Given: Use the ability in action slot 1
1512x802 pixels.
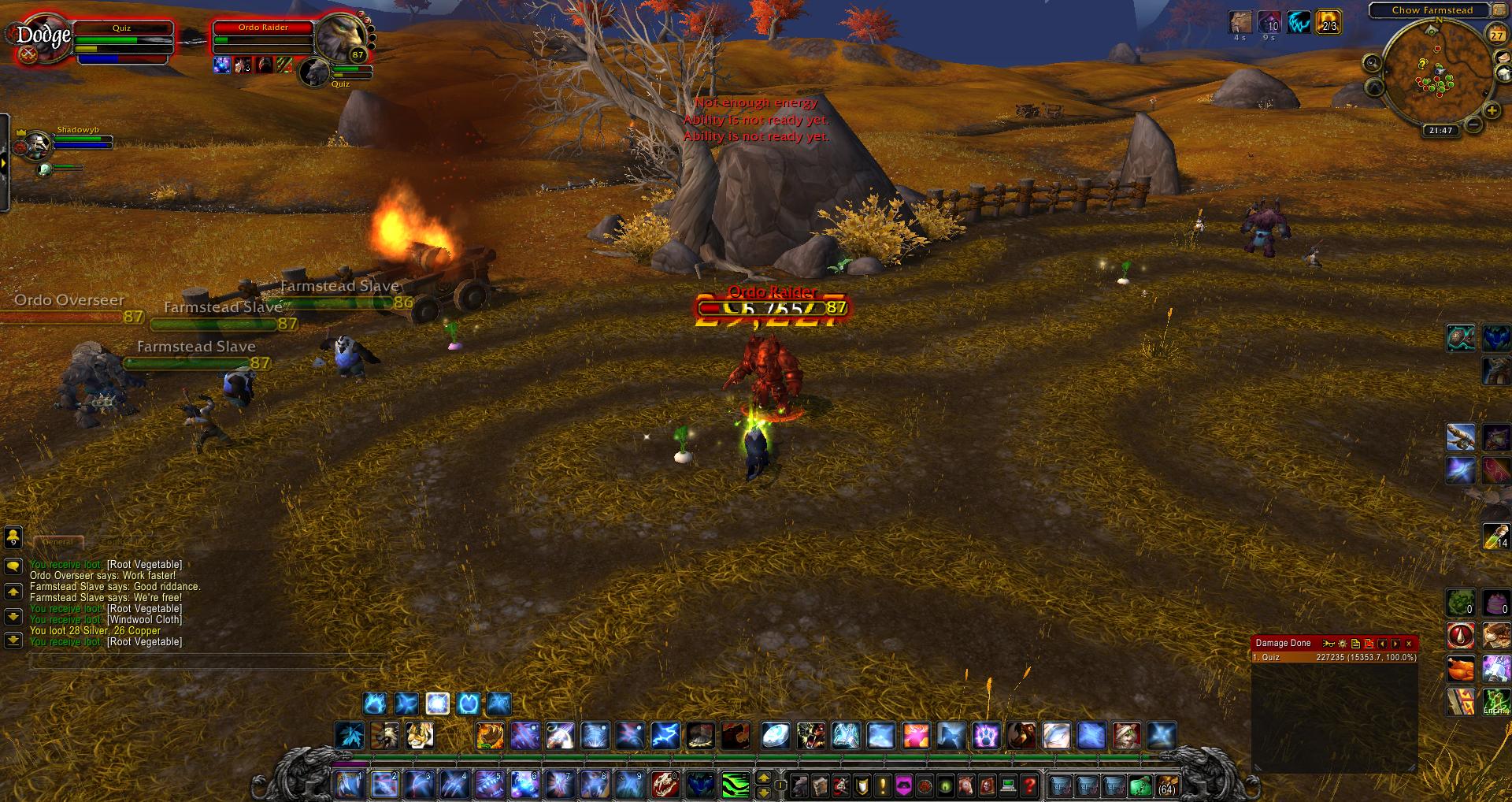Looking at the screenshot, I should coord(349,784).
